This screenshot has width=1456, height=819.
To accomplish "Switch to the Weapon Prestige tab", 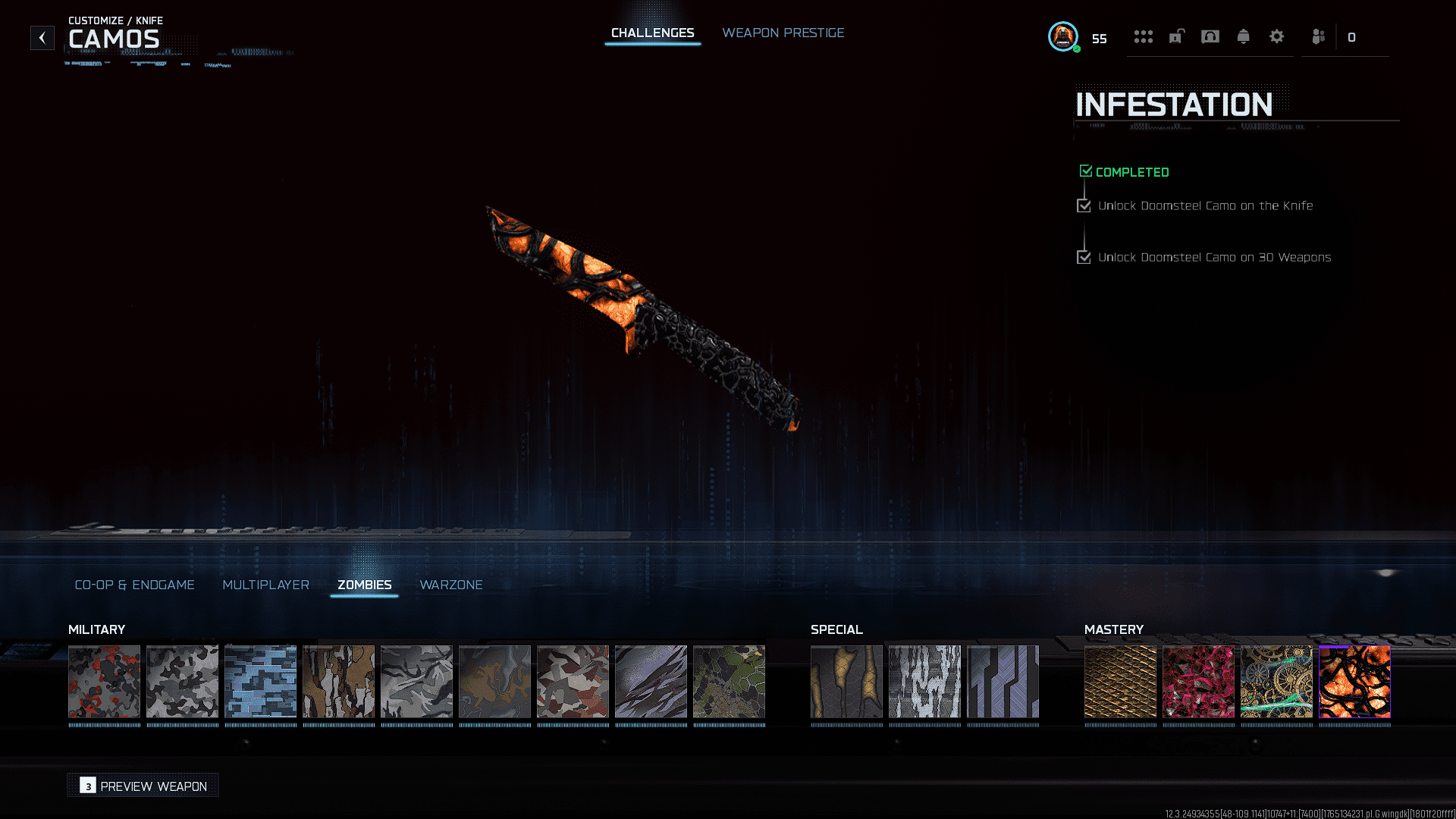I will pyautogui.click(x=783, y=33).
